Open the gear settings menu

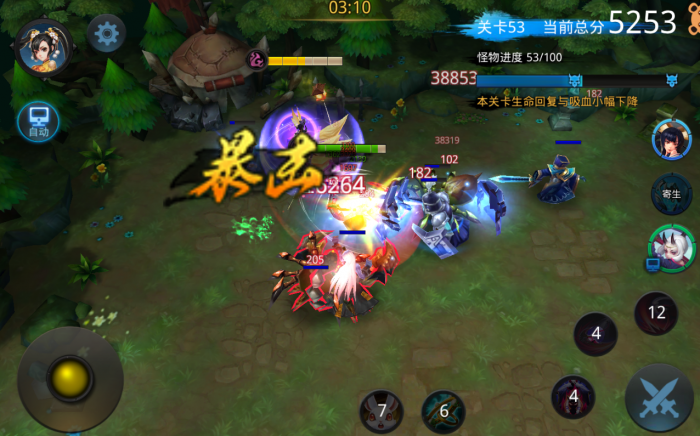106,34
